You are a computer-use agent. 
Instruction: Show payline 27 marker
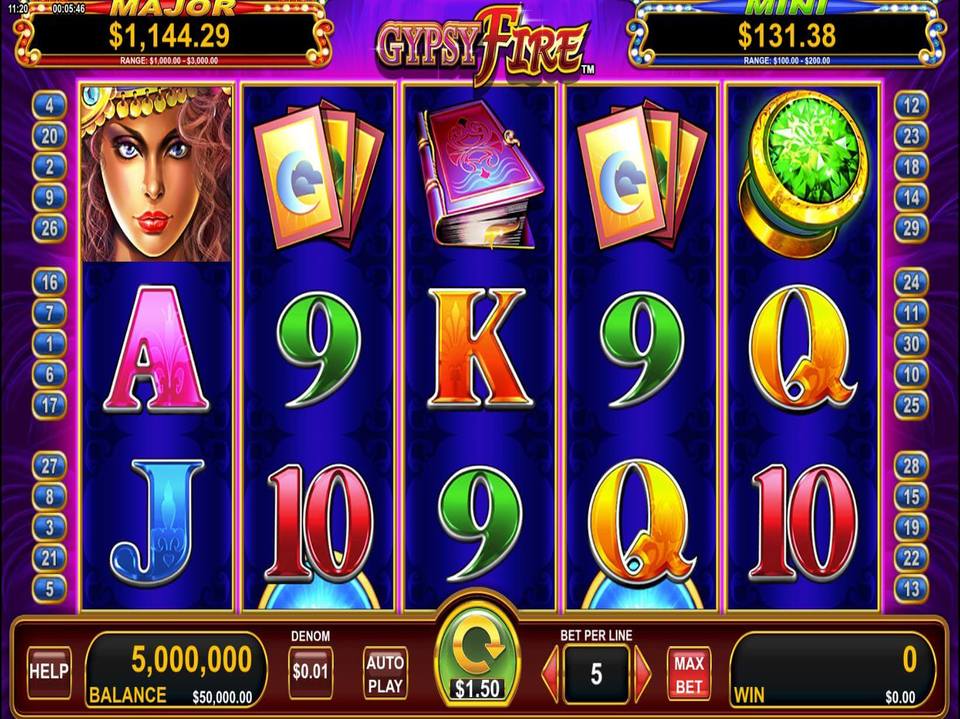[x=49, y=465]
